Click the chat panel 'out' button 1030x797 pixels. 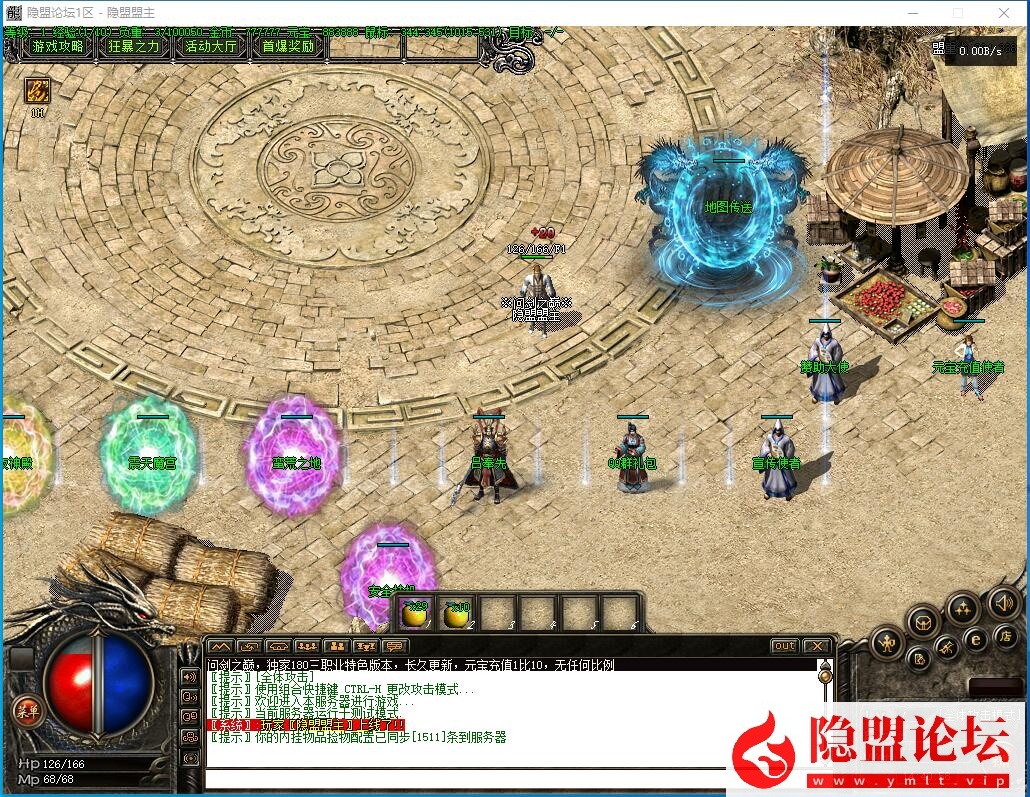[784, 646]
